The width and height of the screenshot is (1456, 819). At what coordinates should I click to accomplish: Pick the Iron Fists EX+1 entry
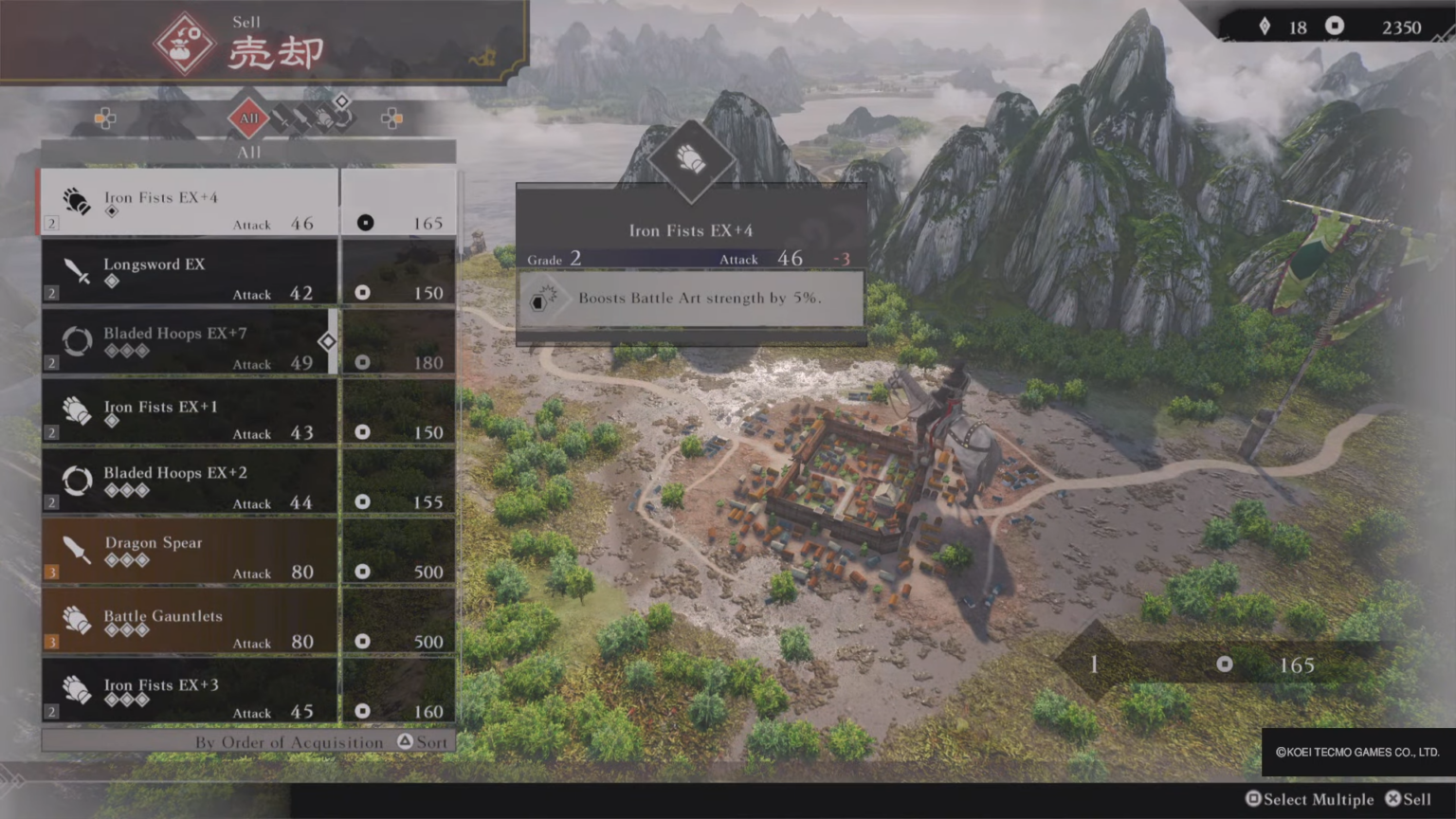click(190, 412)
